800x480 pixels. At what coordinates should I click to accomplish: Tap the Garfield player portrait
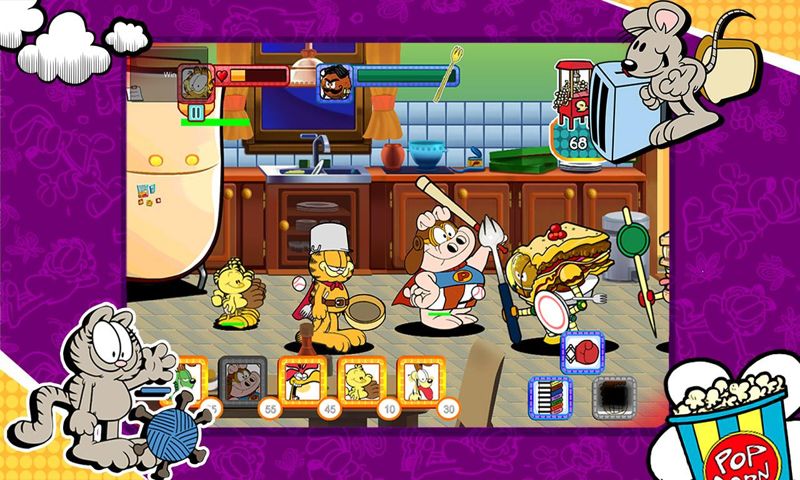(195, 82)
